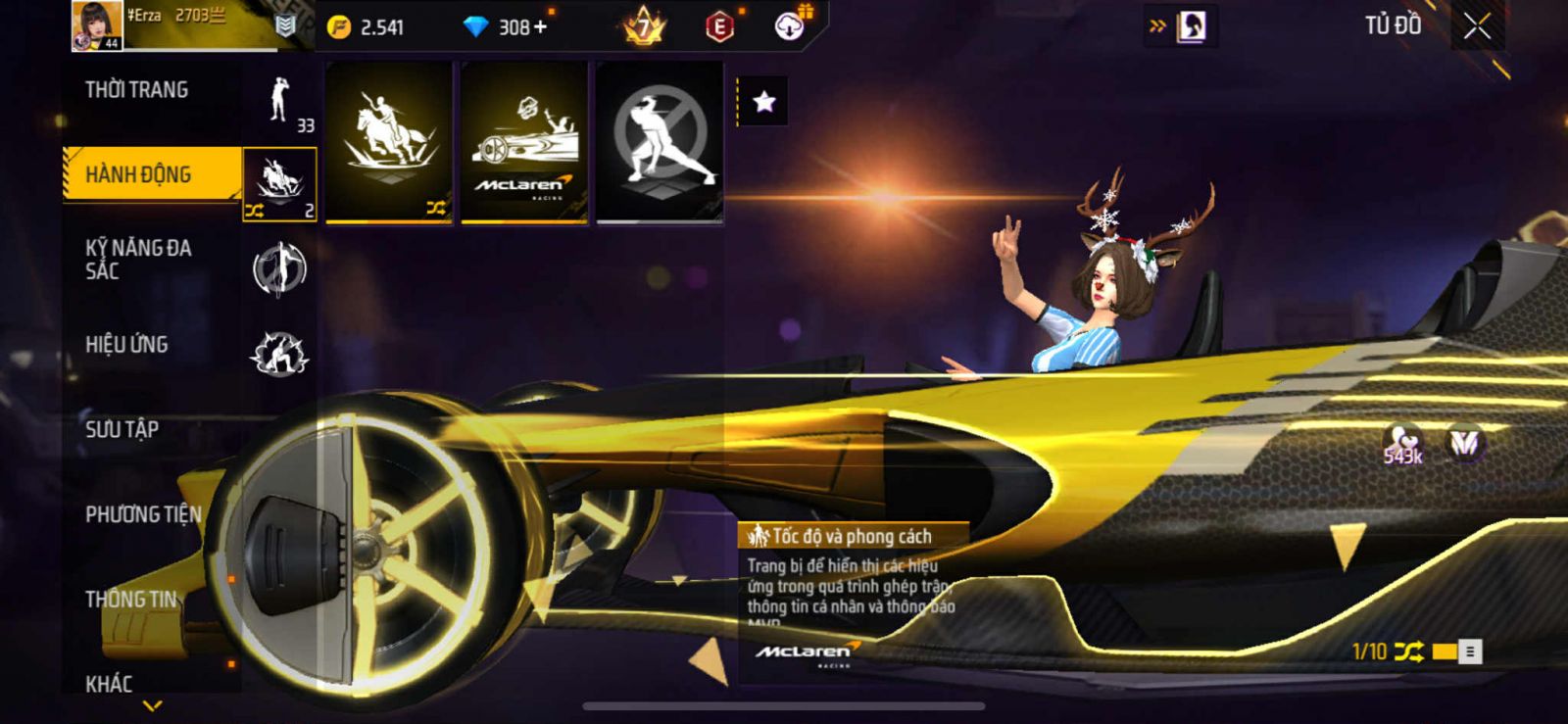Close the wardrobe with the X button
The image size is (1568, 724).
click(x=1477, y=27)
